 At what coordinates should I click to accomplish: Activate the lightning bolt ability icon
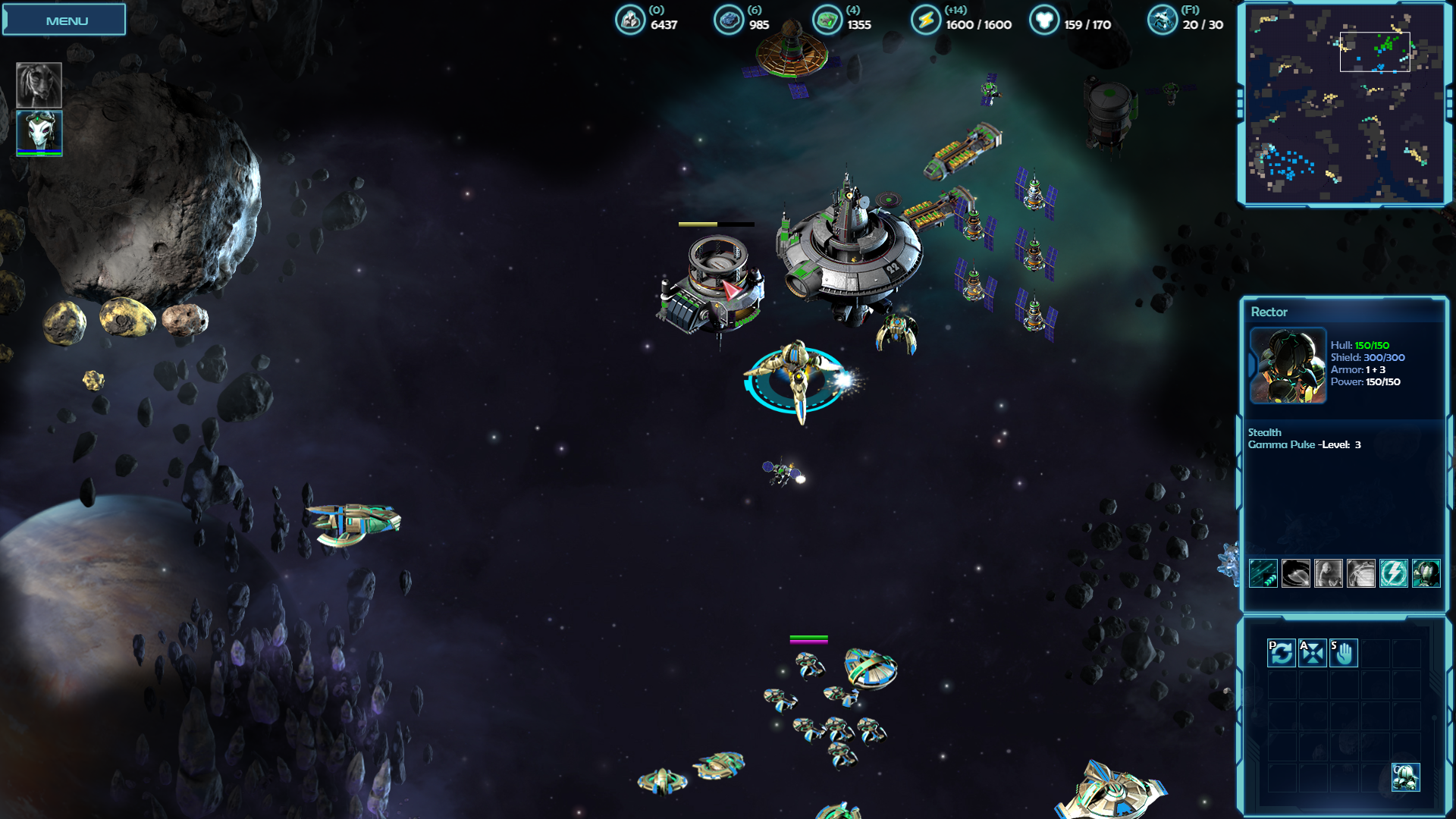1393,573
